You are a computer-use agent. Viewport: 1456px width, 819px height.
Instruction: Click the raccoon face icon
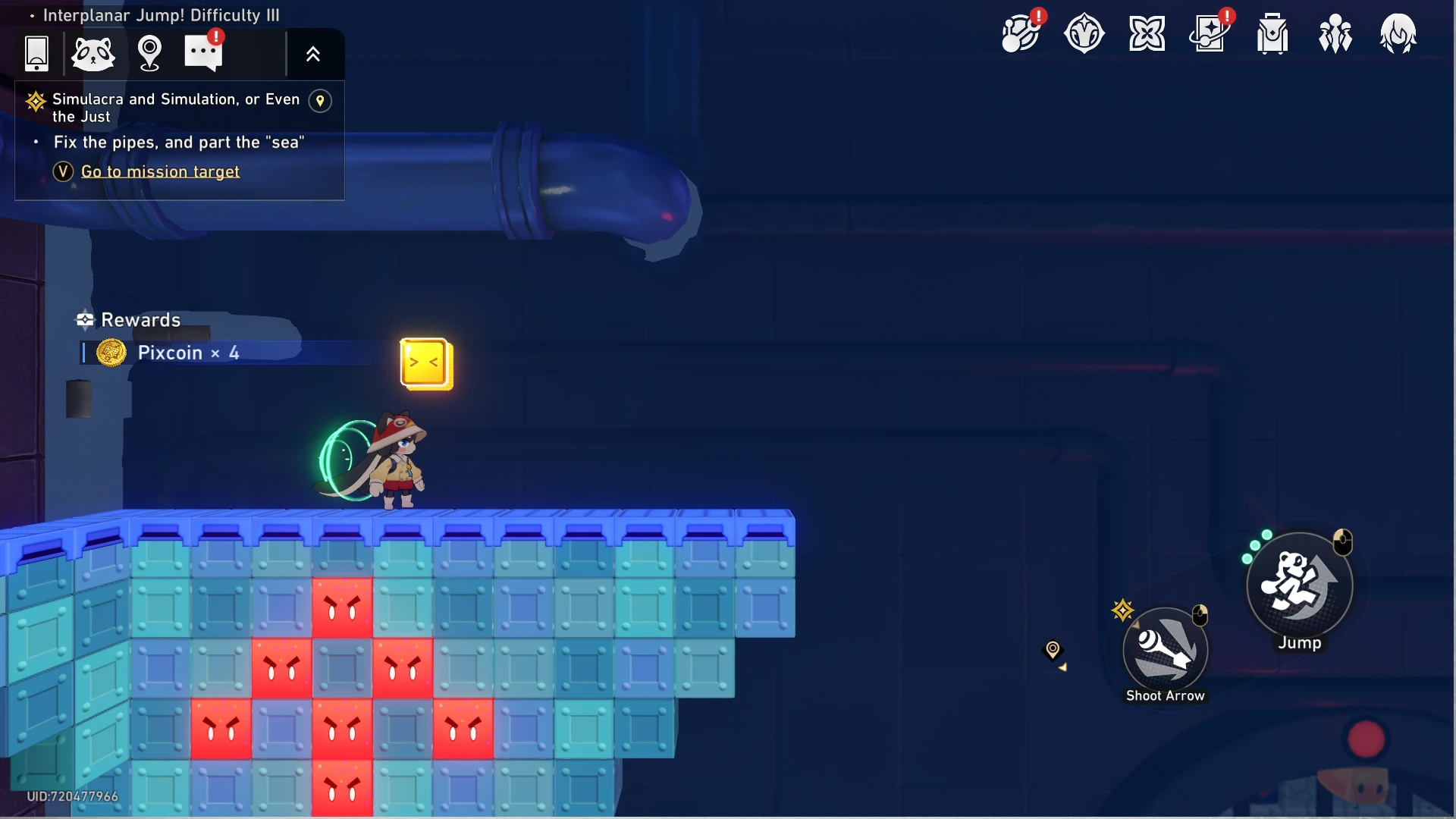tap(93, 54)
